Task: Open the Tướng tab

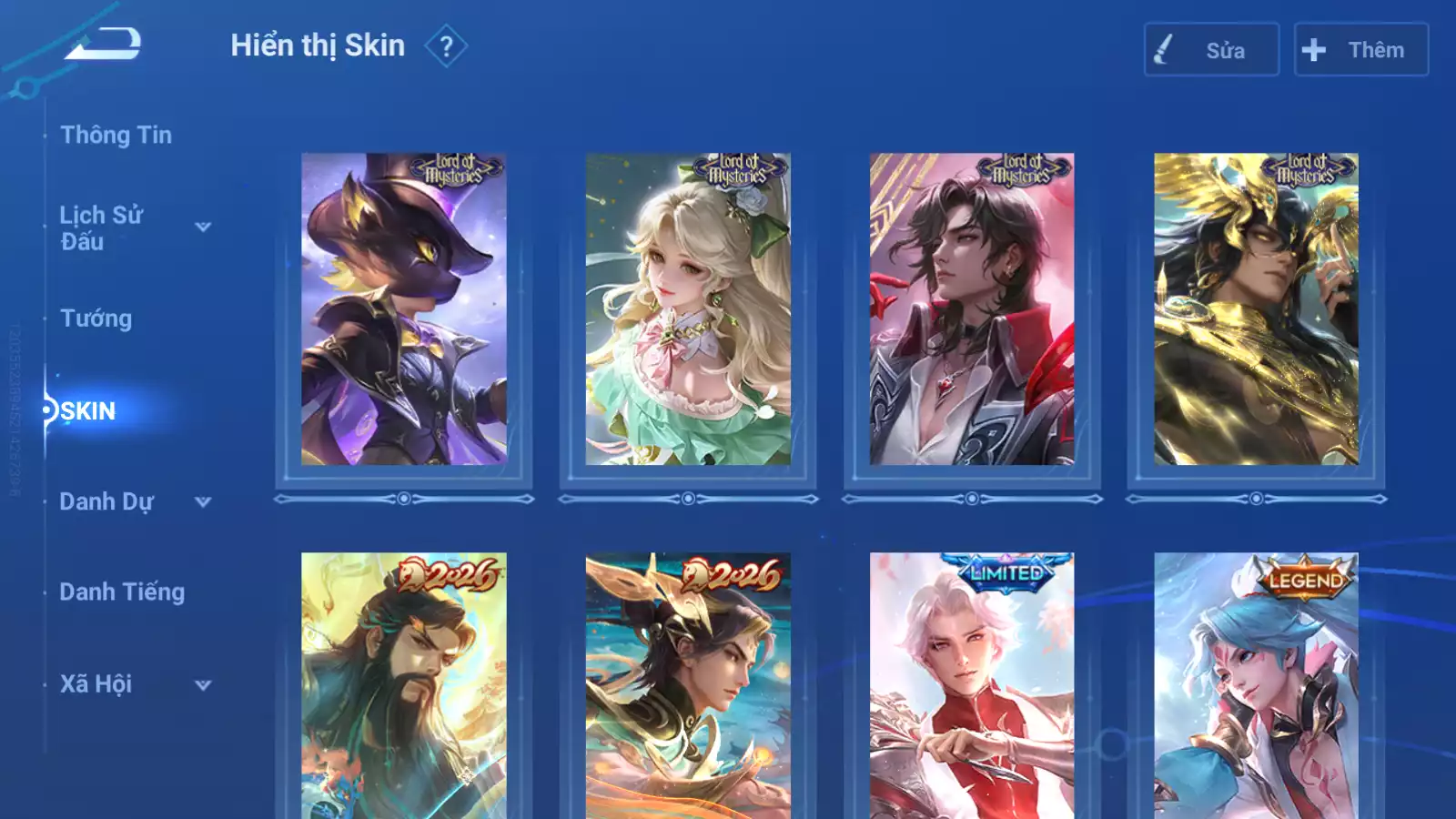Action: click(96, 318)
